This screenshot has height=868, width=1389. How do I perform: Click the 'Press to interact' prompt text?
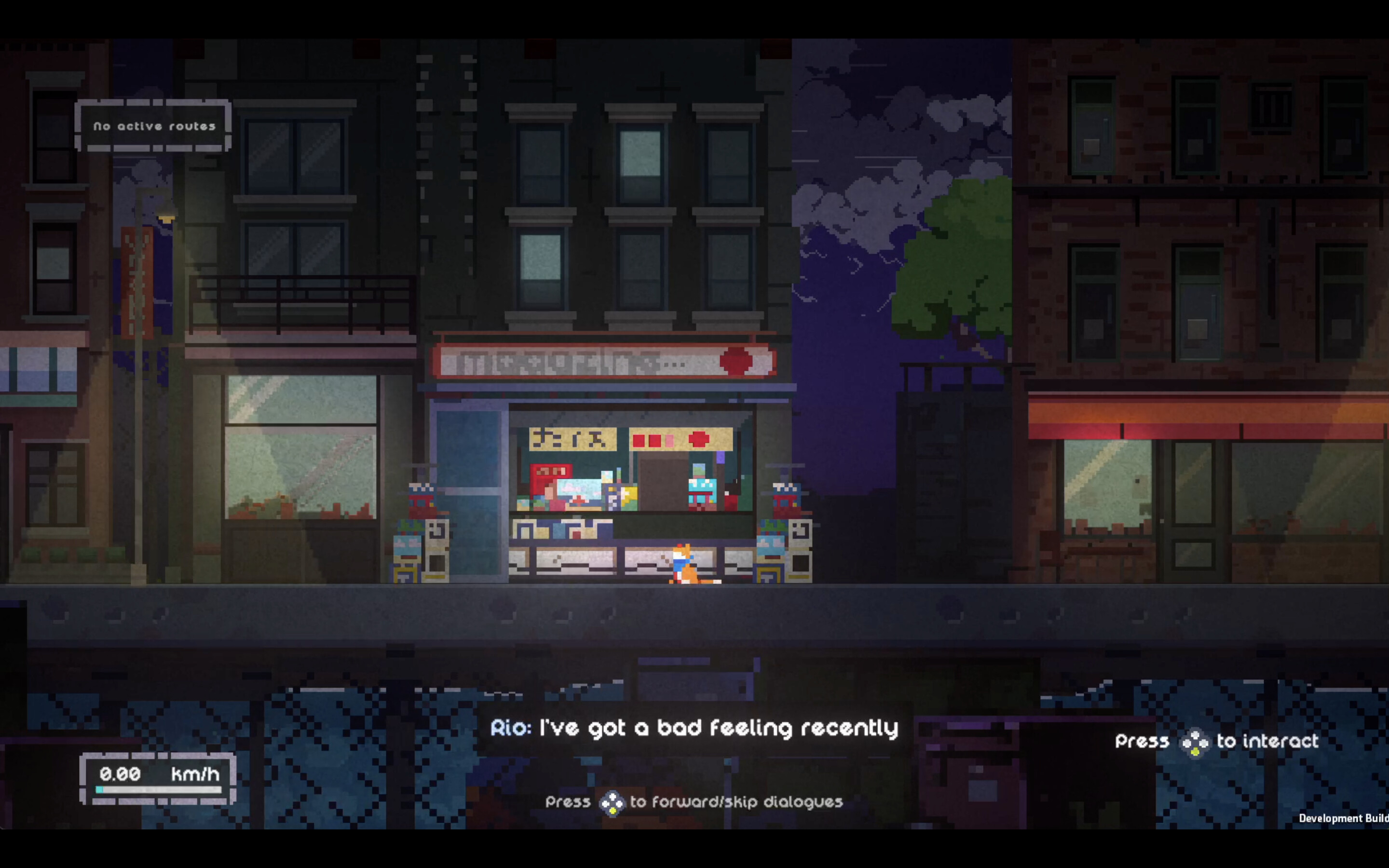1217,741
